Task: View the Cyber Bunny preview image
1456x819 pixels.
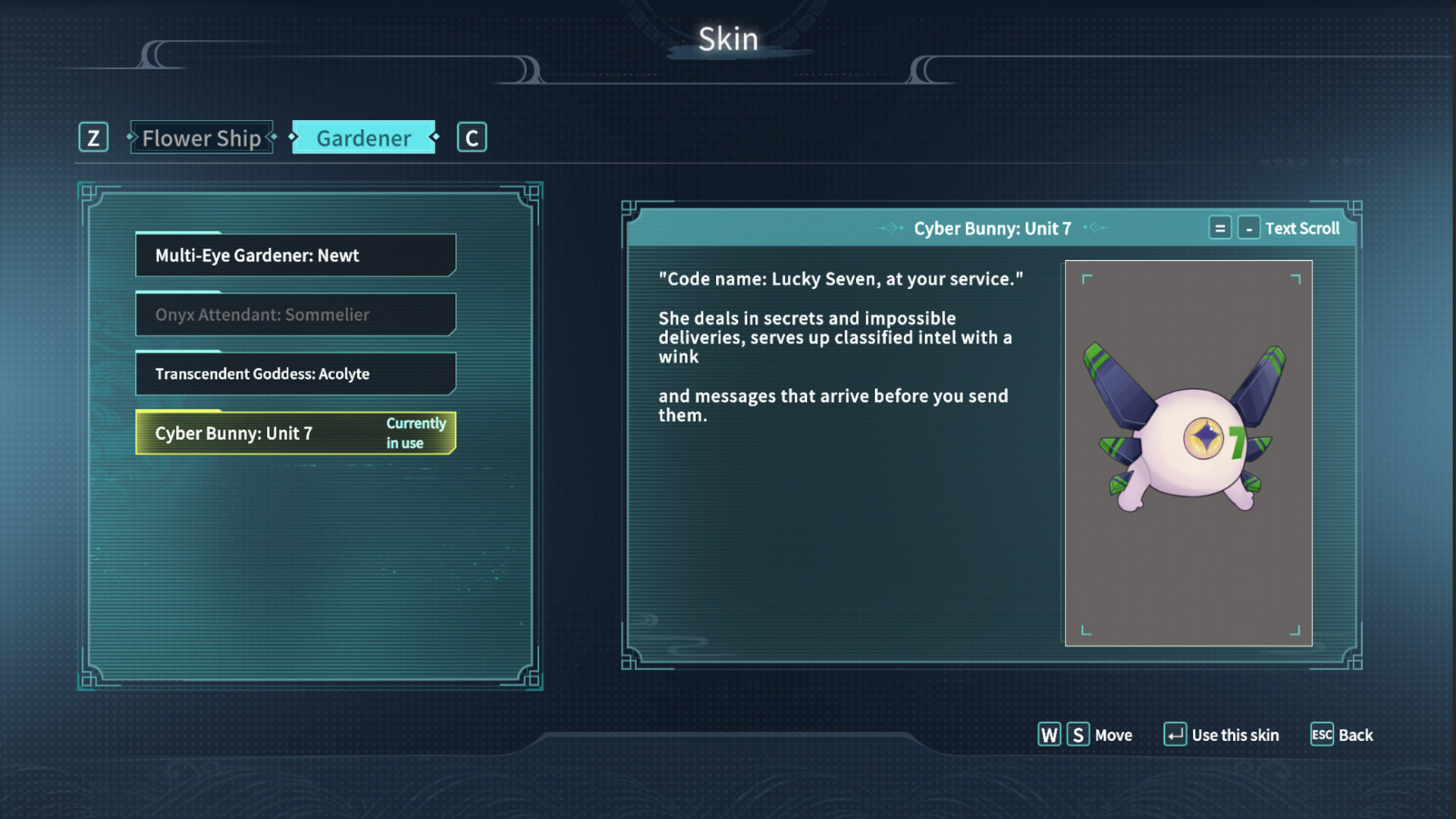Action: pos(1188,453)
